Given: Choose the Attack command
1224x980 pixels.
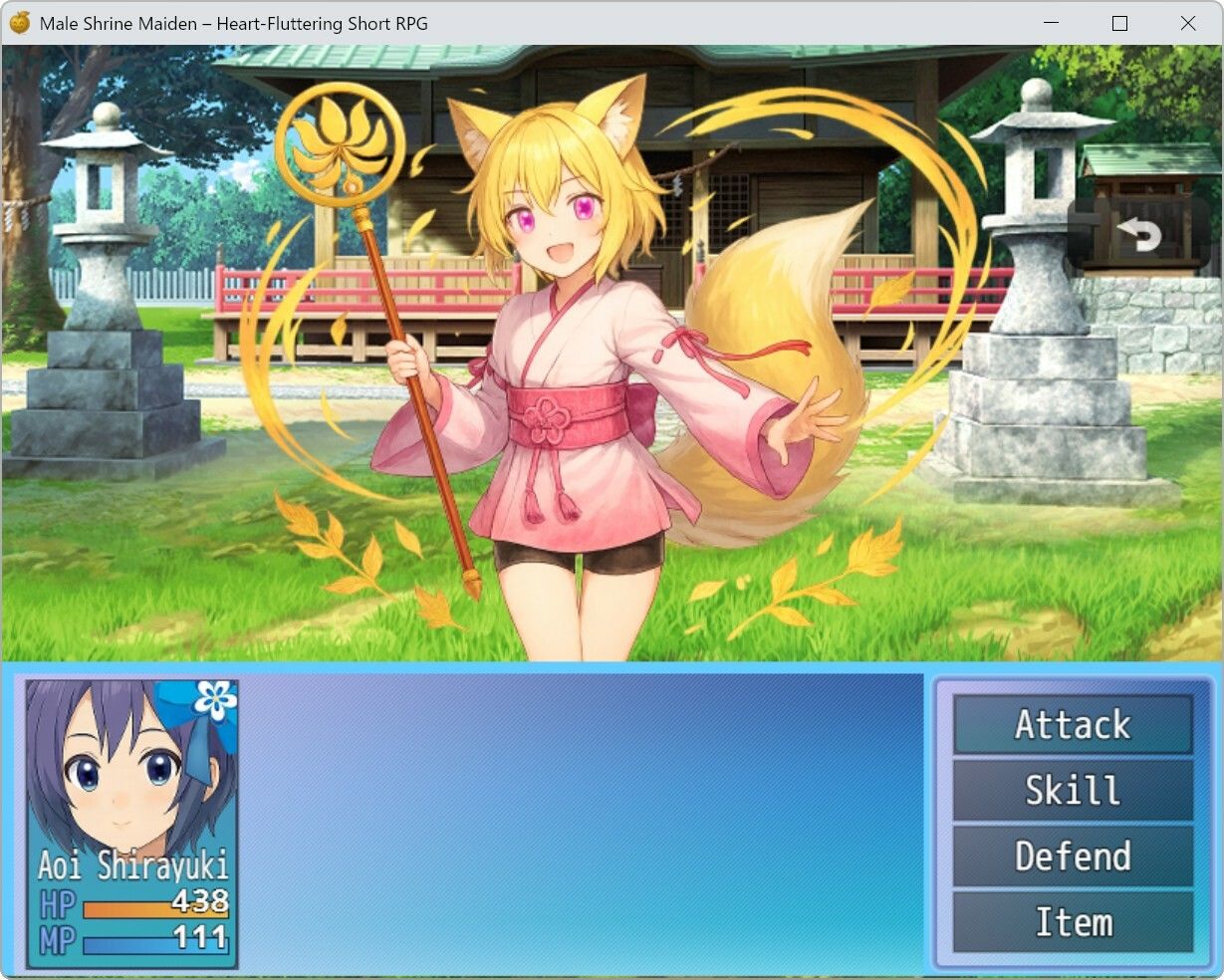Looking at the screenshot, I should click(x=1073, y=724).
